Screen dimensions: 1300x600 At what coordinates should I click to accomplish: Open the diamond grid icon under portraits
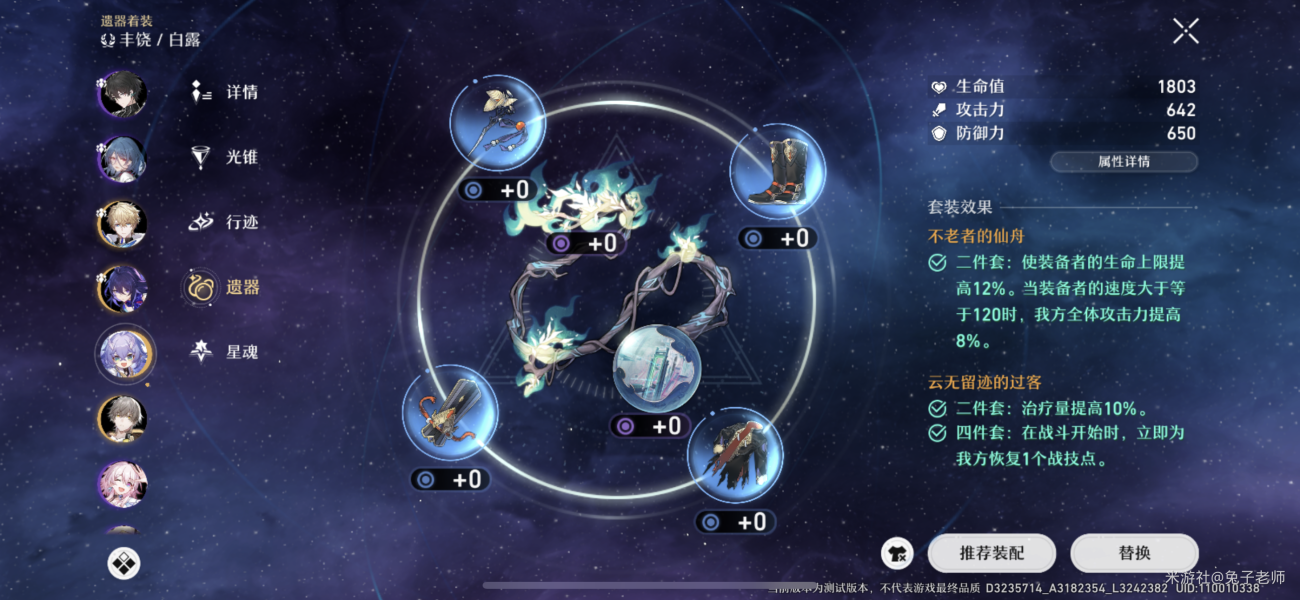tap(124, 563)
